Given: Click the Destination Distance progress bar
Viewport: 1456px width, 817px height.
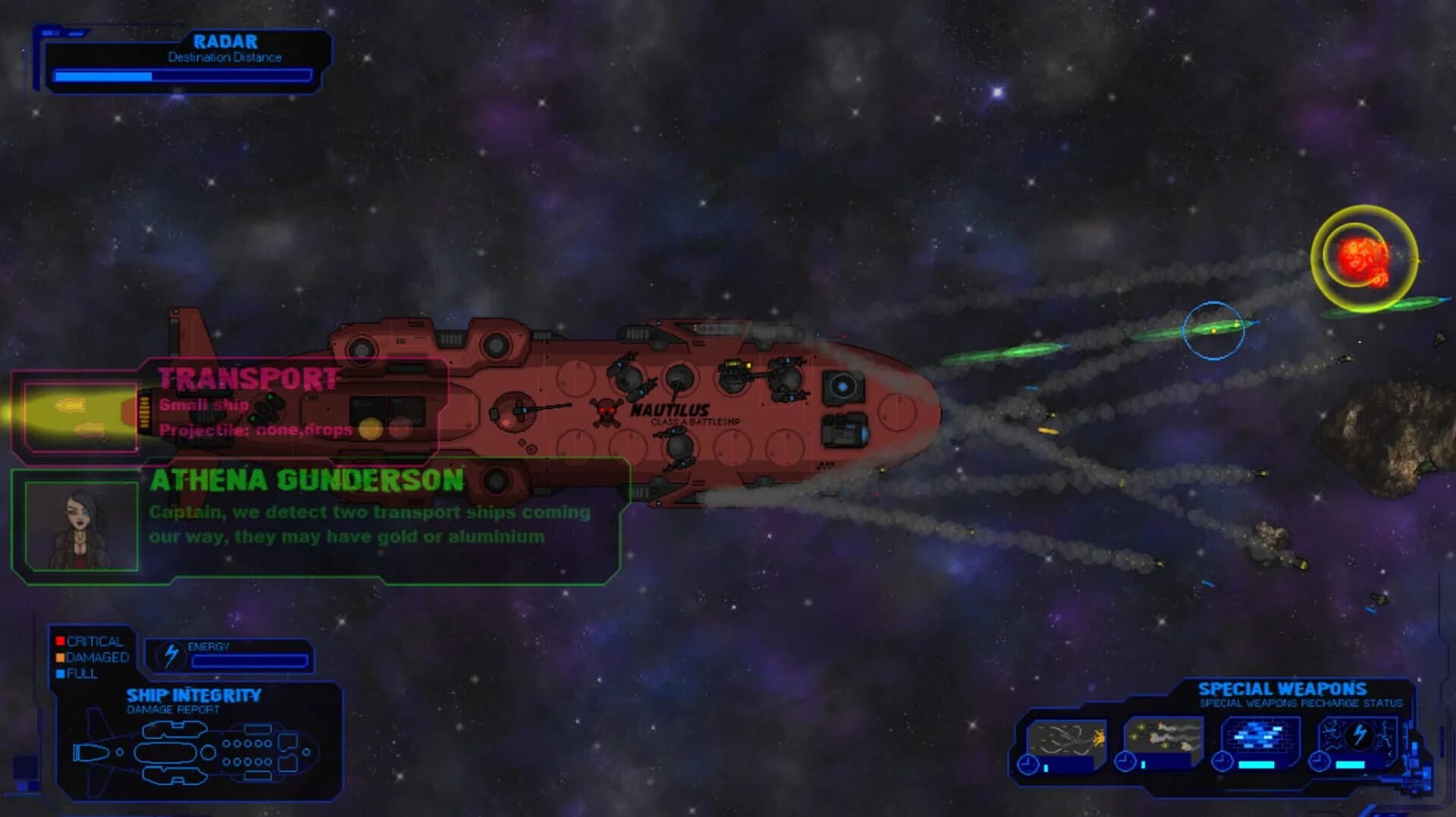Looking at the screenshot, I should click(180, 75).
